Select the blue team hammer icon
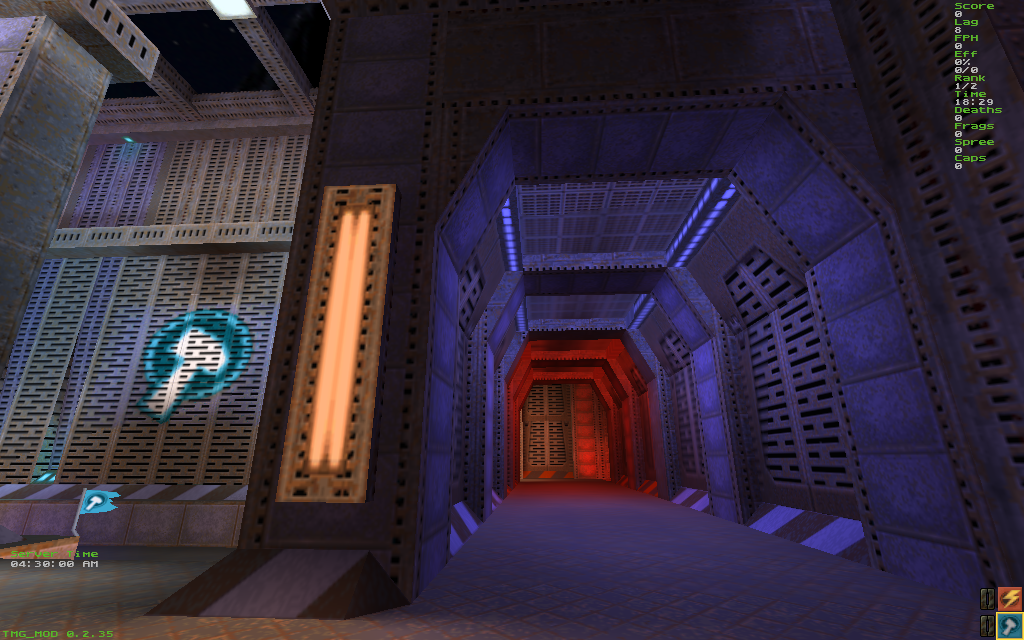1024x640 pixels. (x=1009, y=626)
